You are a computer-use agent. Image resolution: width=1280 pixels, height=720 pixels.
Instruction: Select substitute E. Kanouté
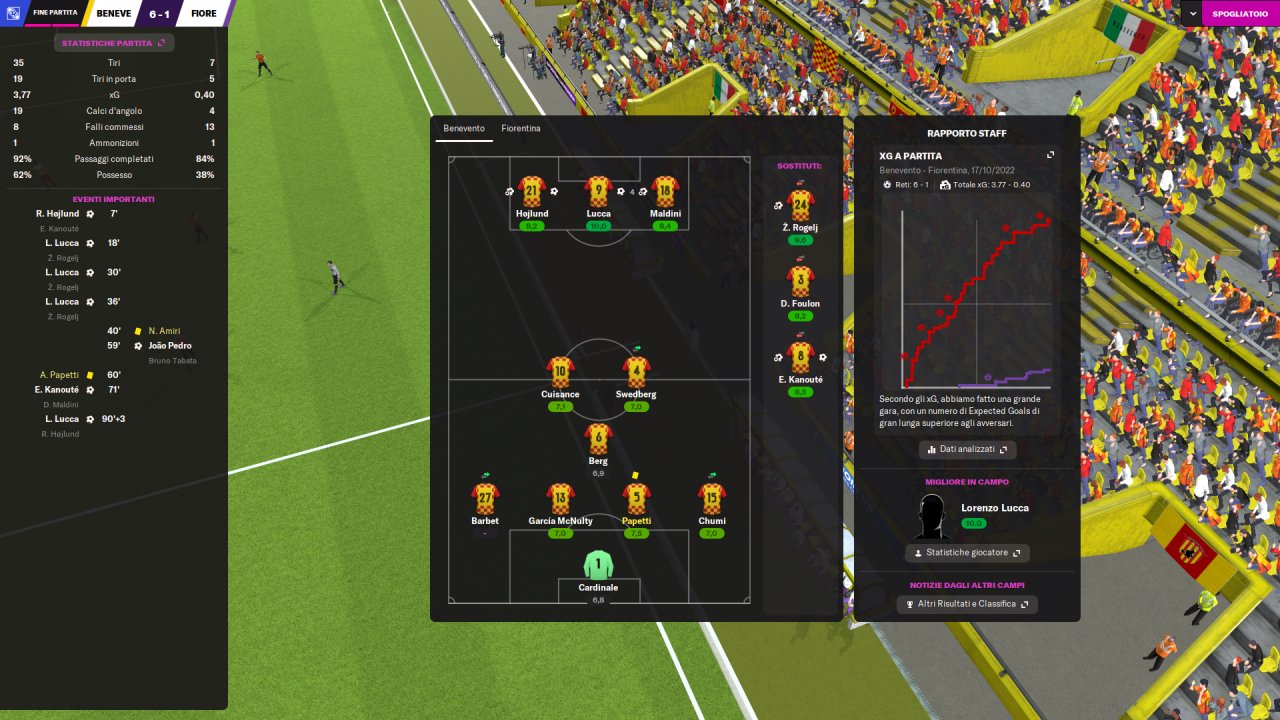(x=800, y=357)
